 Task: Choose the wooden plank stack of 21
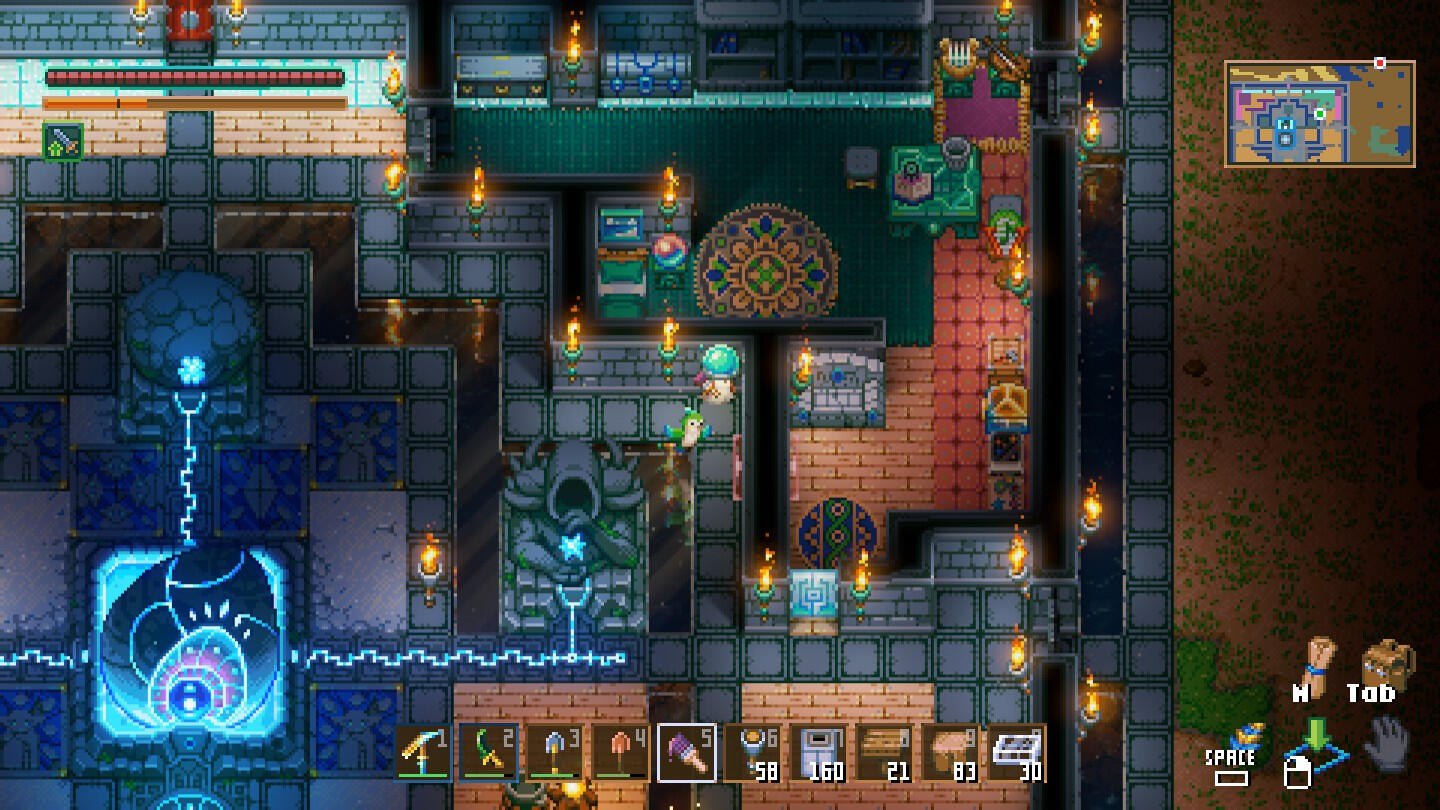(x=885, y=753)
